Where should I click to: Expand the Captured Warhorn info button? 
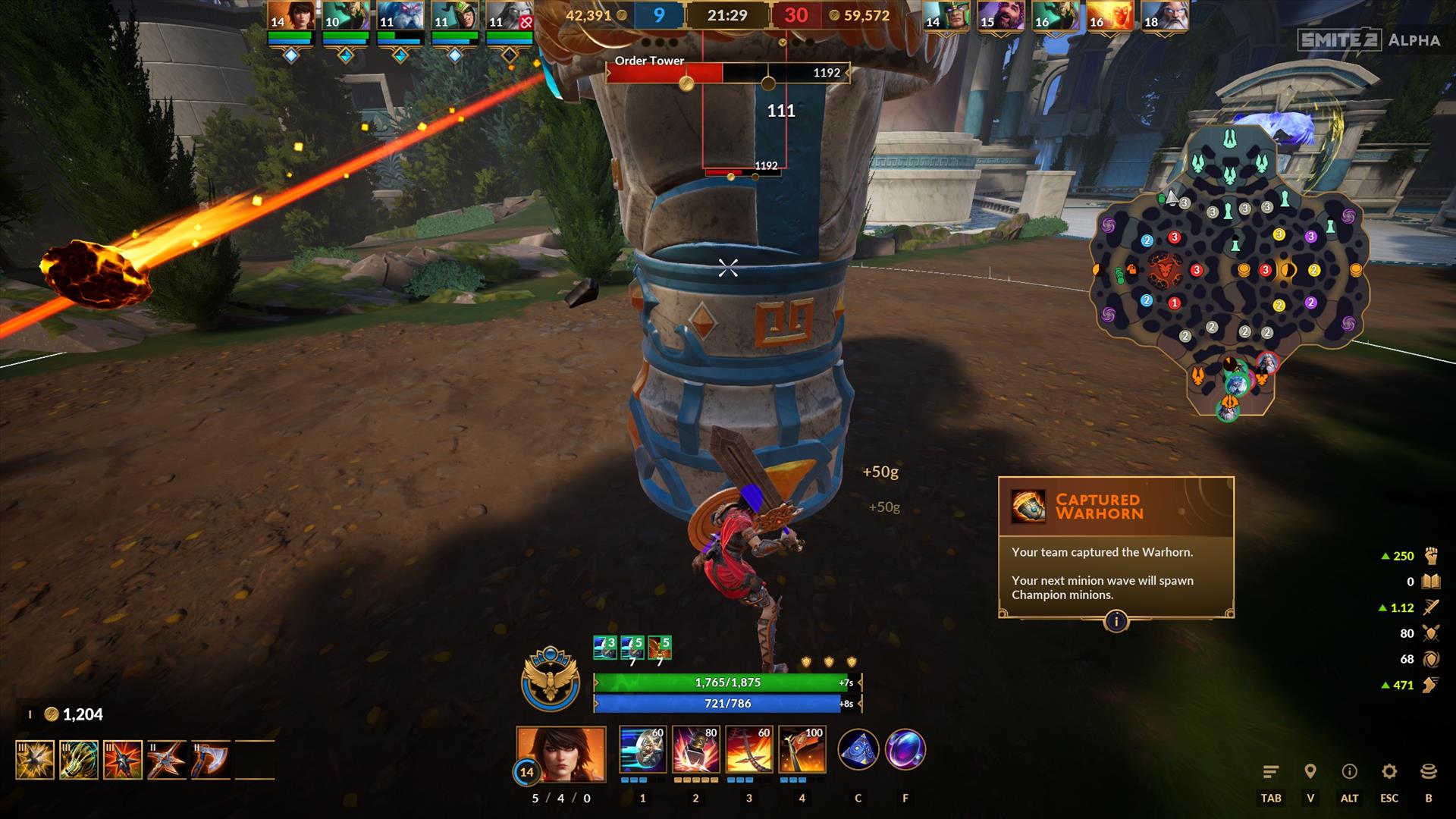pyautogui.click(x=1116, y=622)
